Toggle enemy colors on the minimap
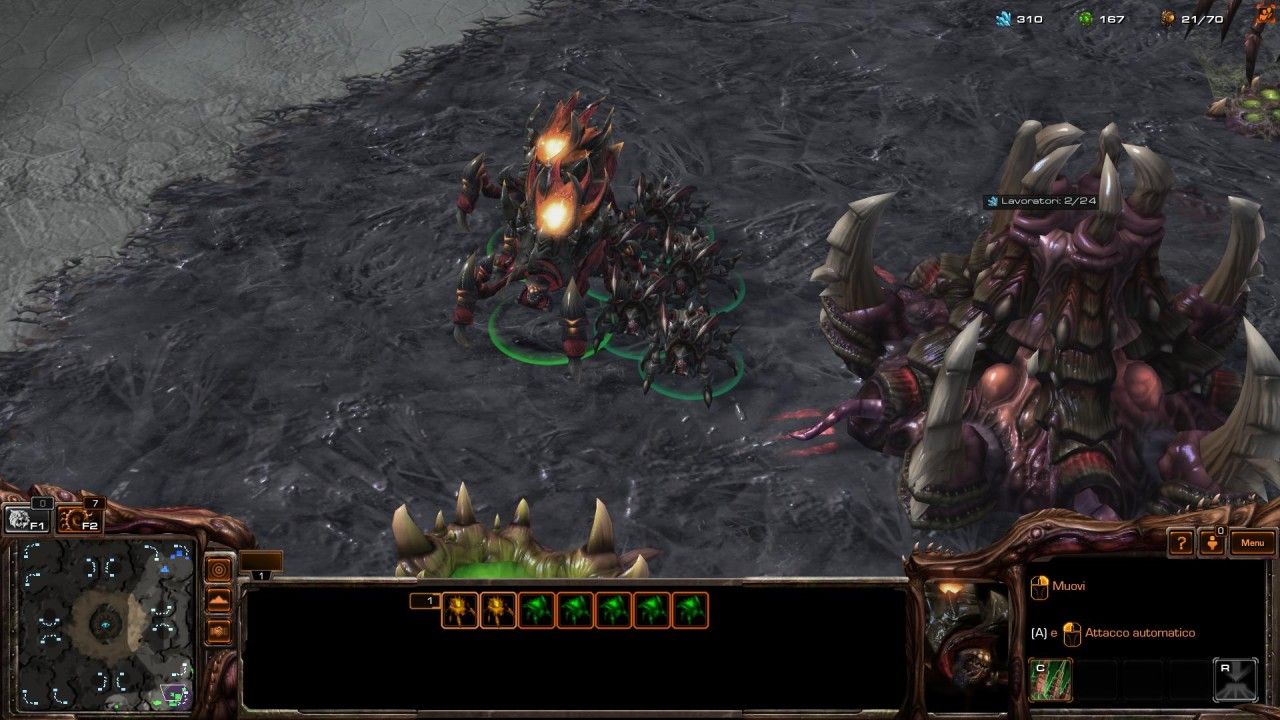This screenshot has width=1280, height=720. [x=220, y=632]
